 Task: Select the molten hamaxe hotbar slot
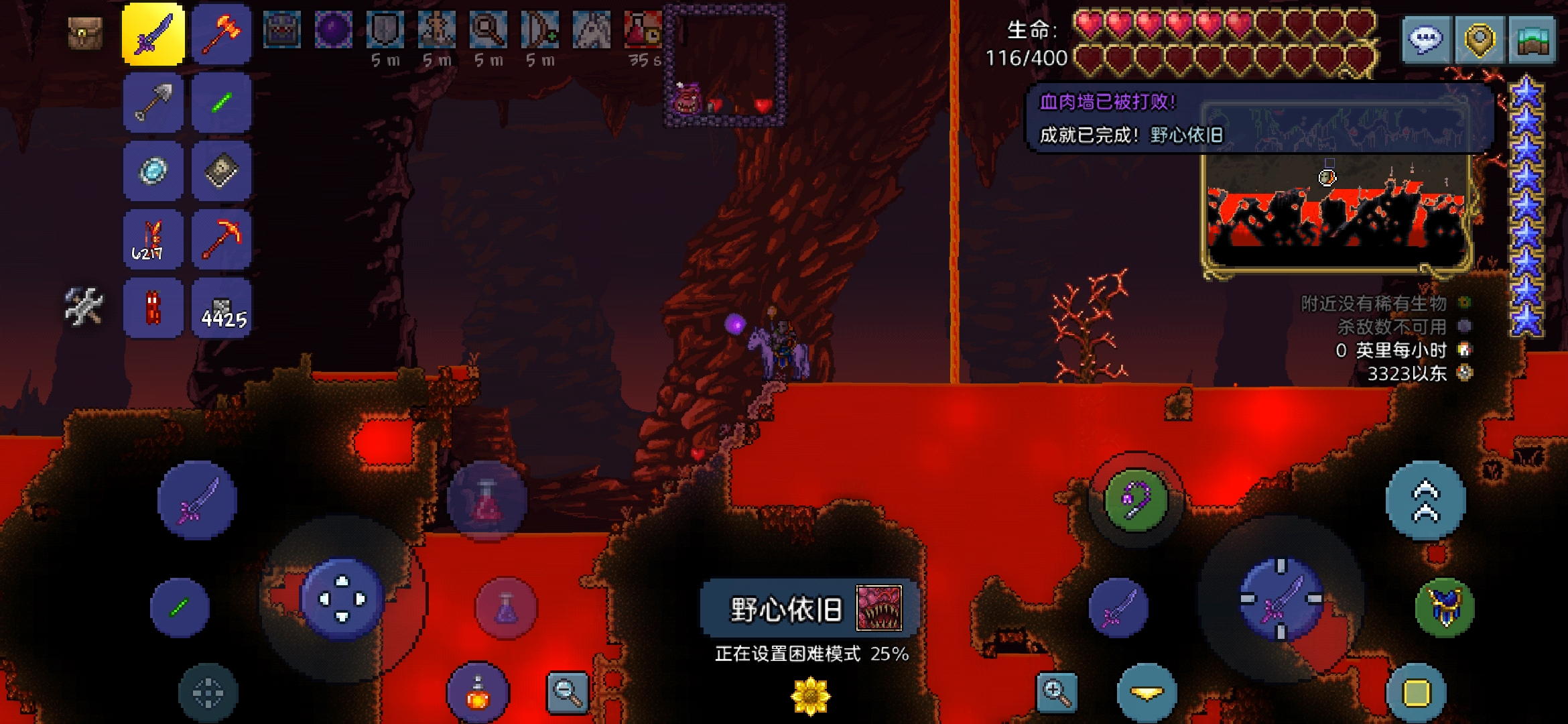point(221,35)
